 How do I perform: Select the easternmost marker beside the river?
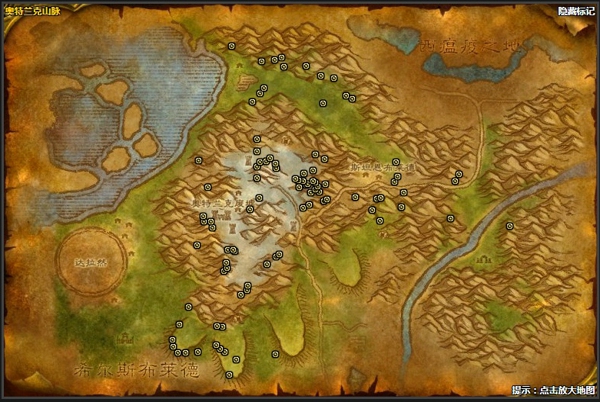tap(509, 226)
